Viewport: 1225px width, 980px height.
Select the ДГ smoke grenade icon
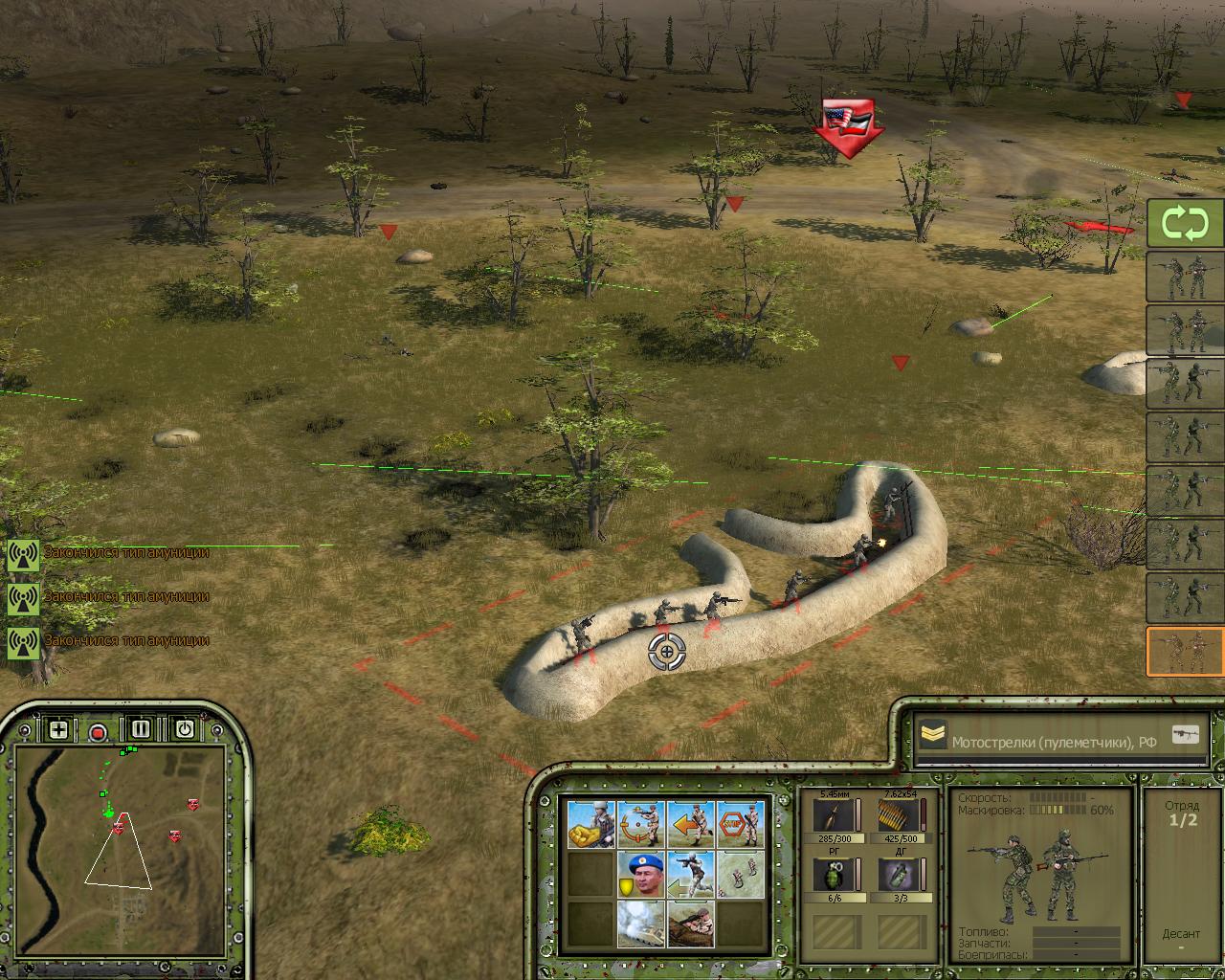tap(896, 876)
